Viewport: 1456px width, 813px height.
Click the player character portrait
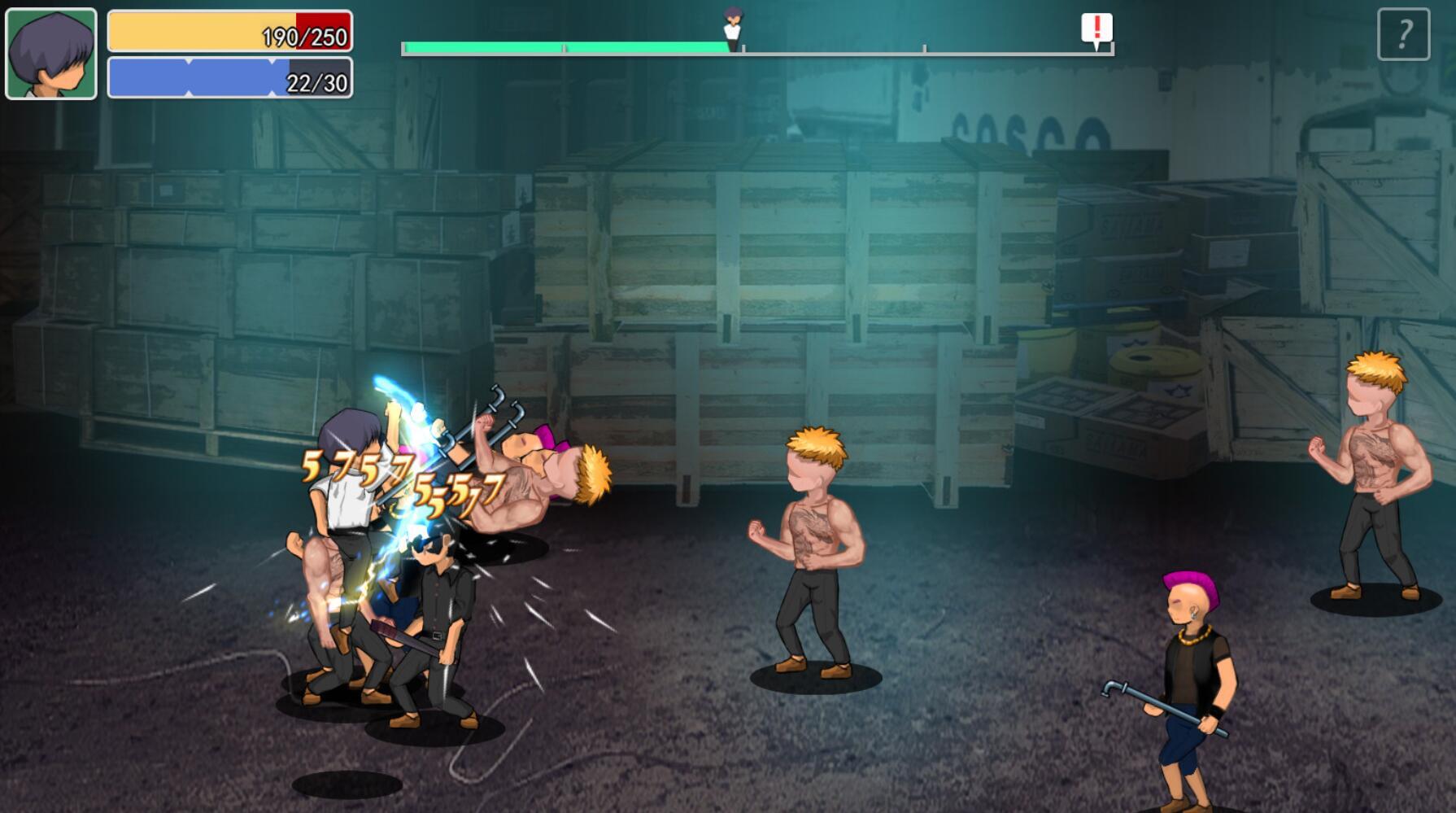pyautogui.click(x=51, y=54)
